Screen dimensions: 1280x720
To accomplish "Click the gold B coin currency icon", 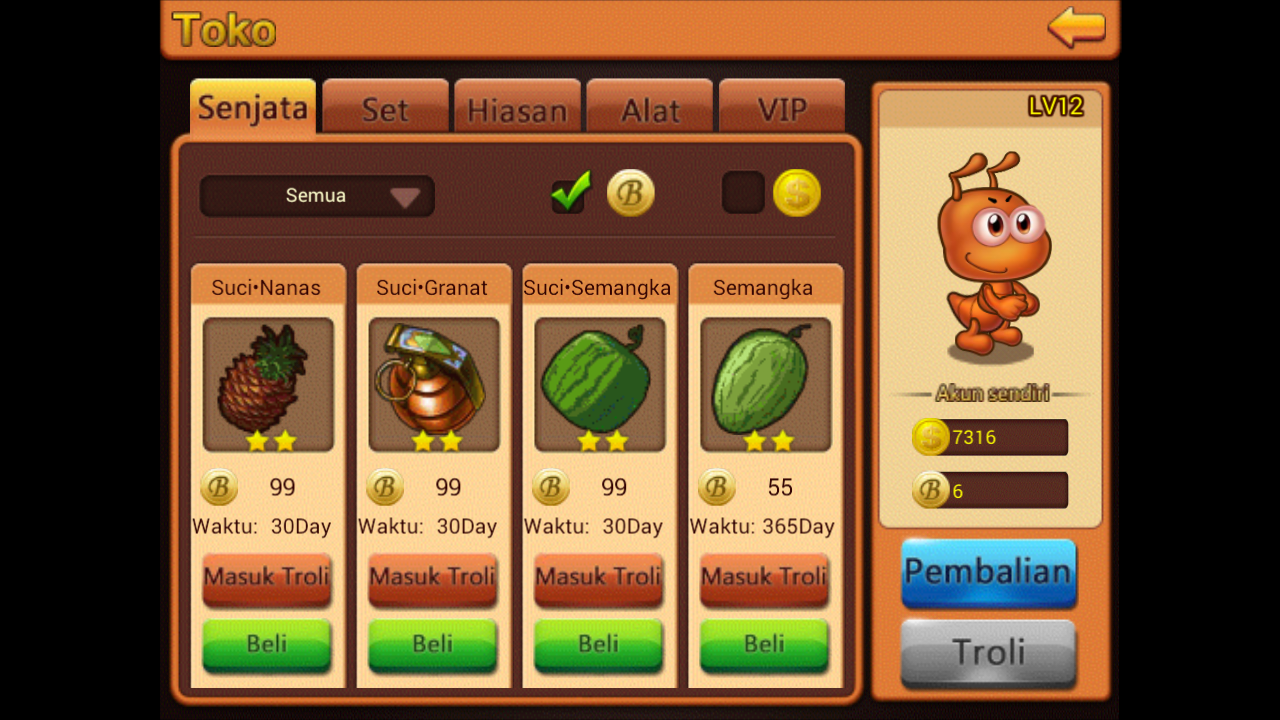I will tap(631, 192).
